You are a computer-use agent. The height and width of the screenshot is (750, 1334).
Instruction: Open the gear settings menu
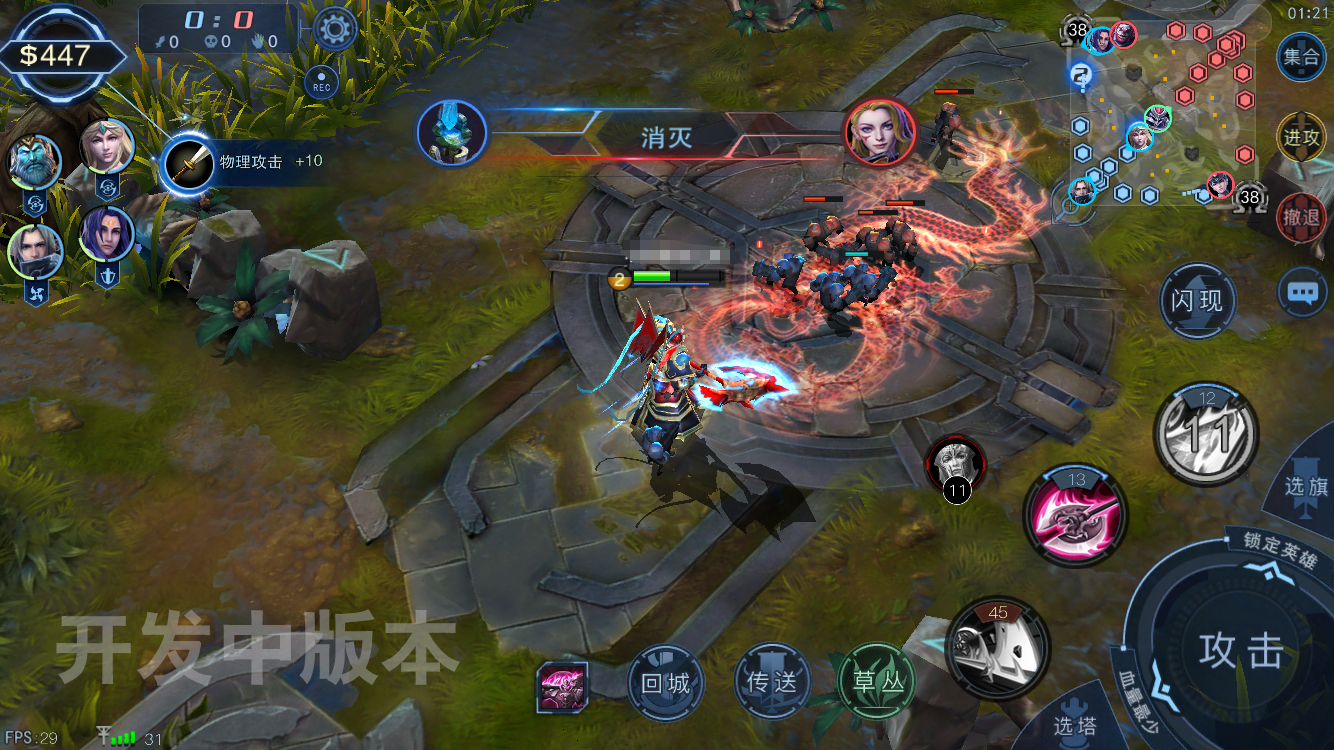point(335,28)
